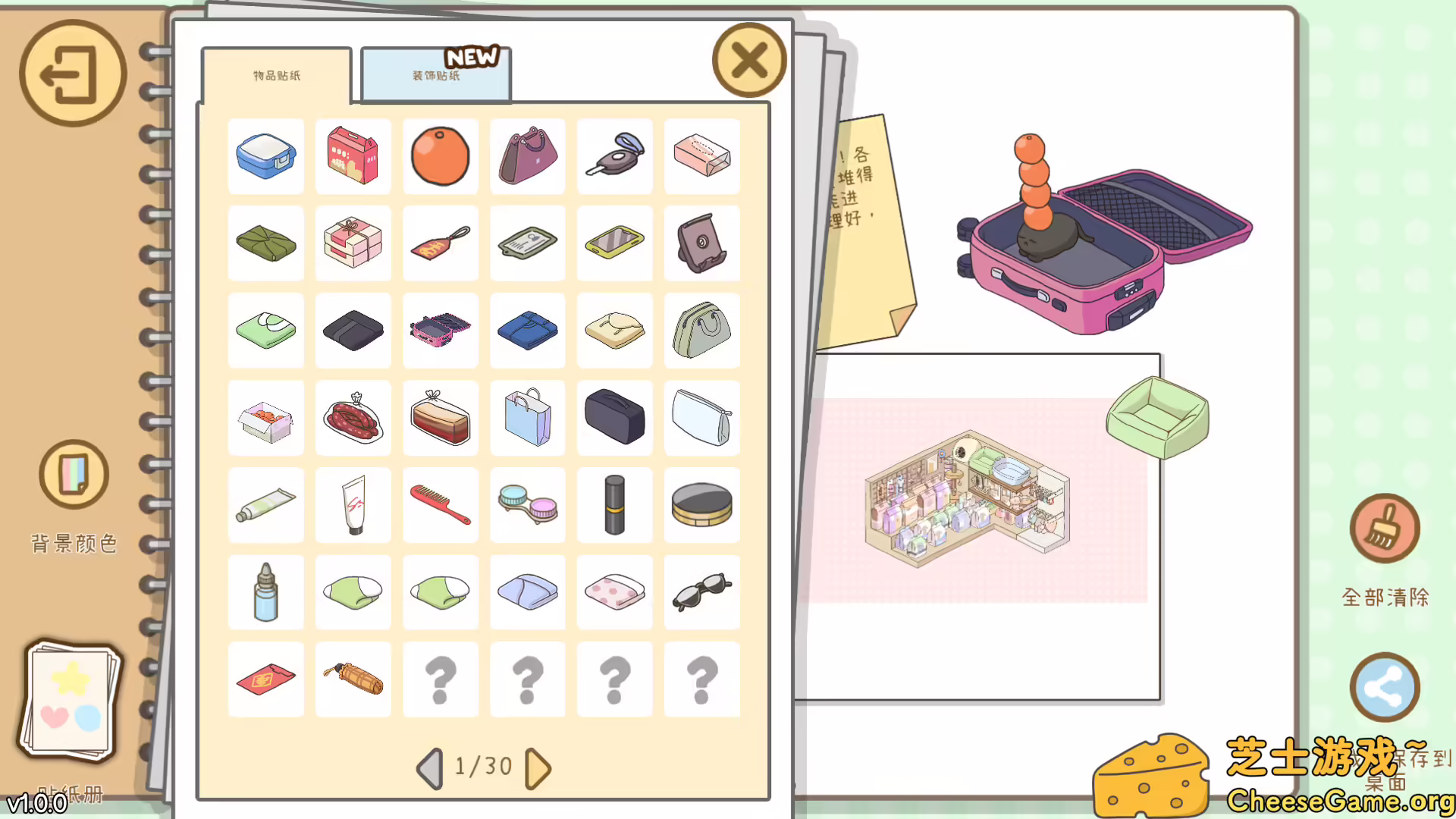Go to the previous sticker page
The height and width of the screenshot is (819, 1456).
tap(429, 767)
